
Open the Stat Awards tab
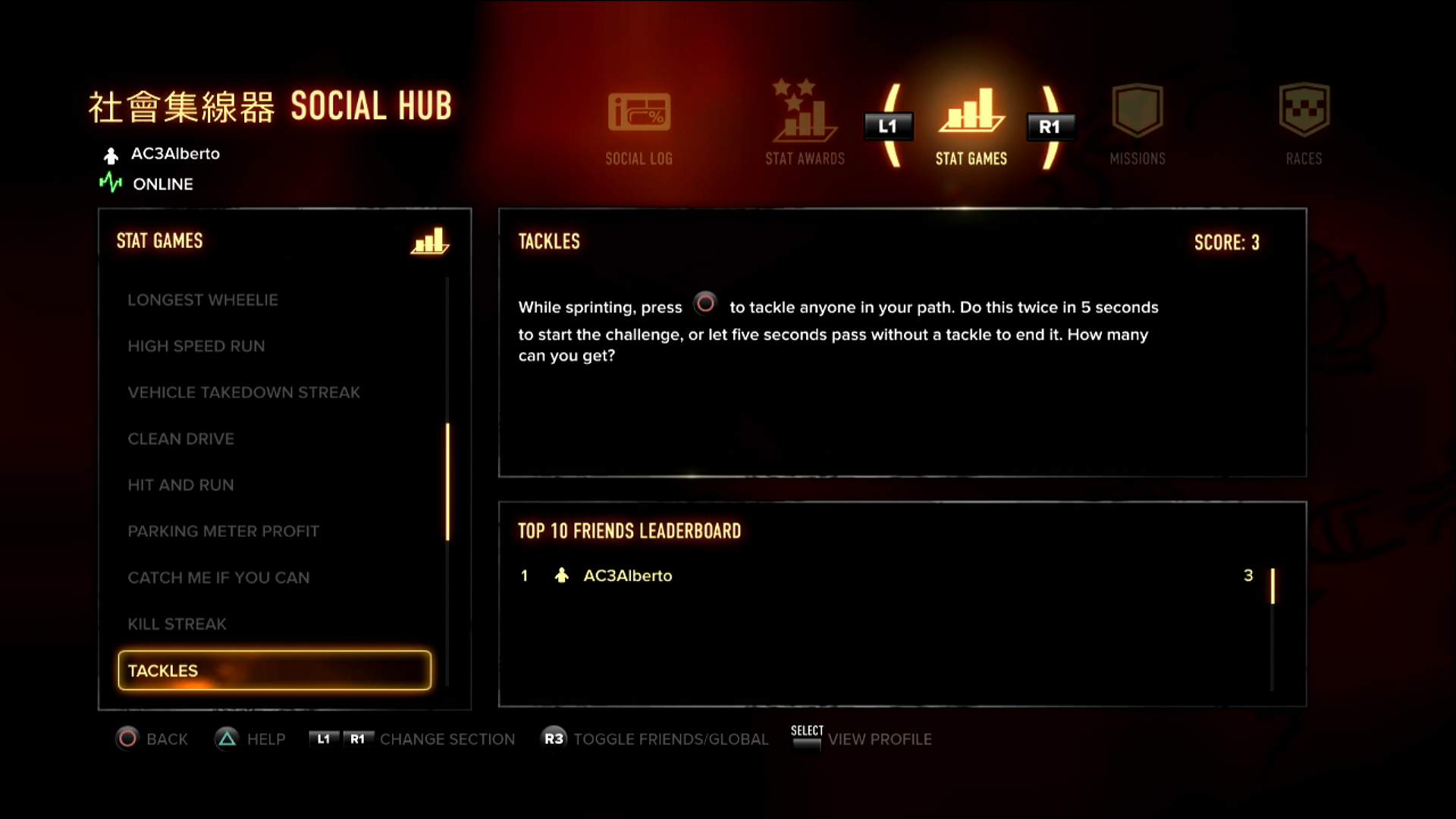(x=805, y=124)
